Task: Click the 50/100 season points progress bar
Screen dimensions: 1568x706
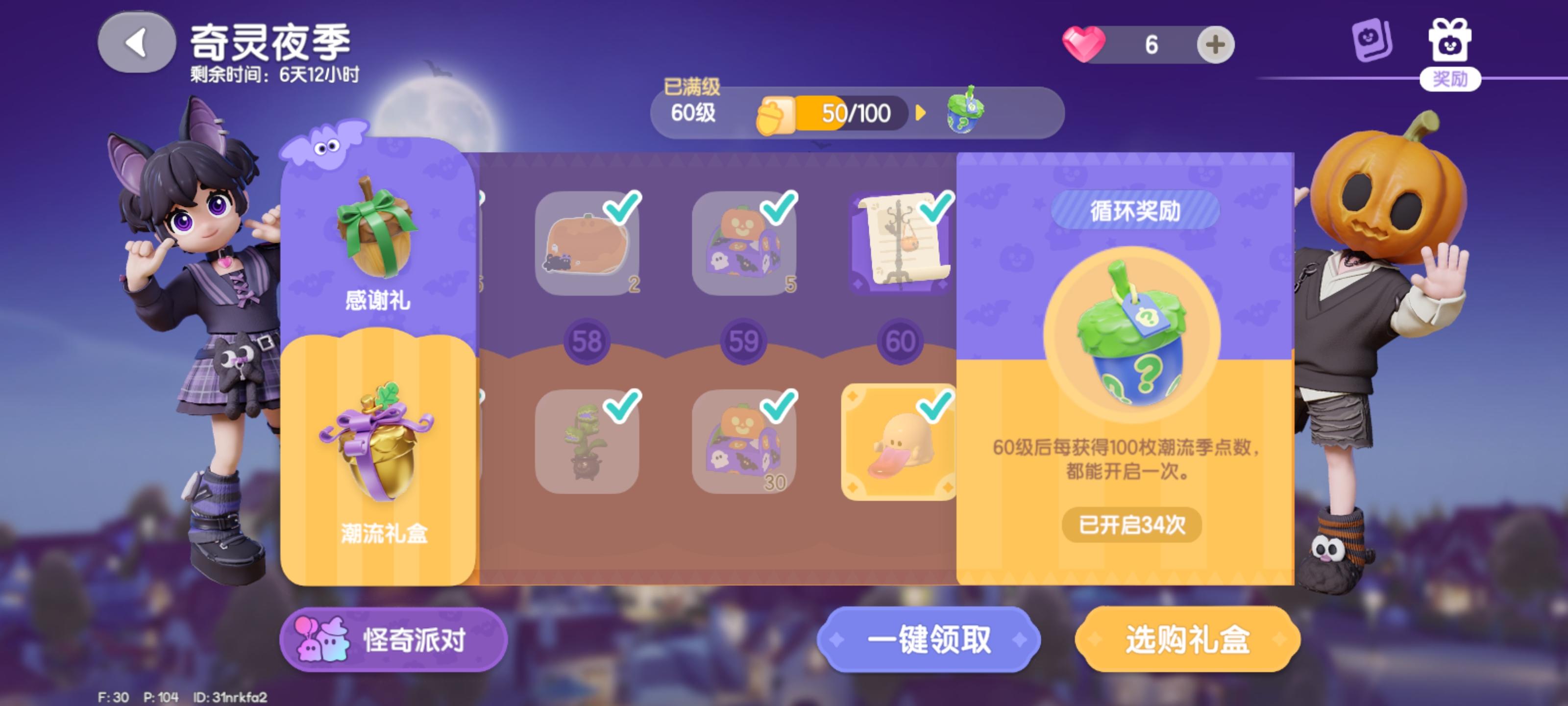Action: point(852,113)
